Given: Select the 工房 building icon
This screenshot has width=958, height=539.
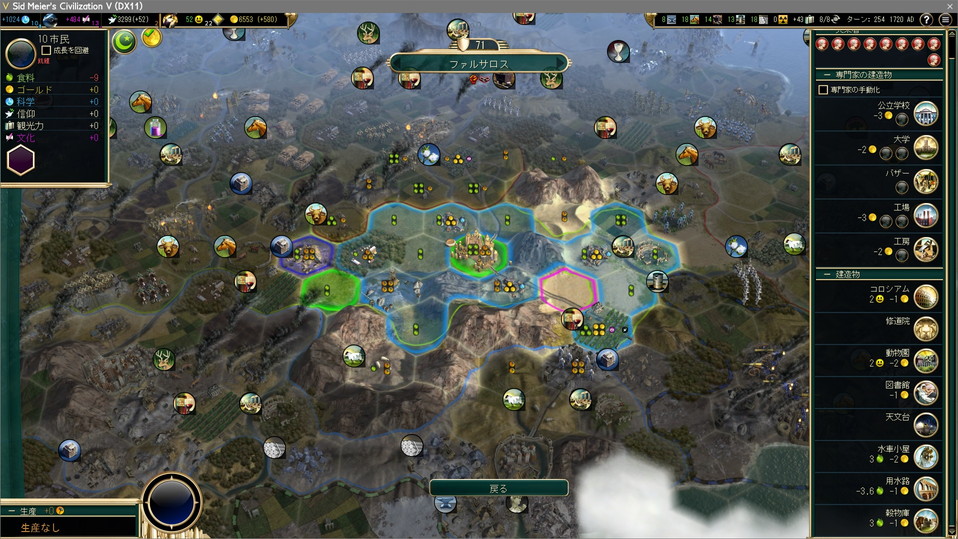Looking at the screenshot, I should click(x=926, y=249).
